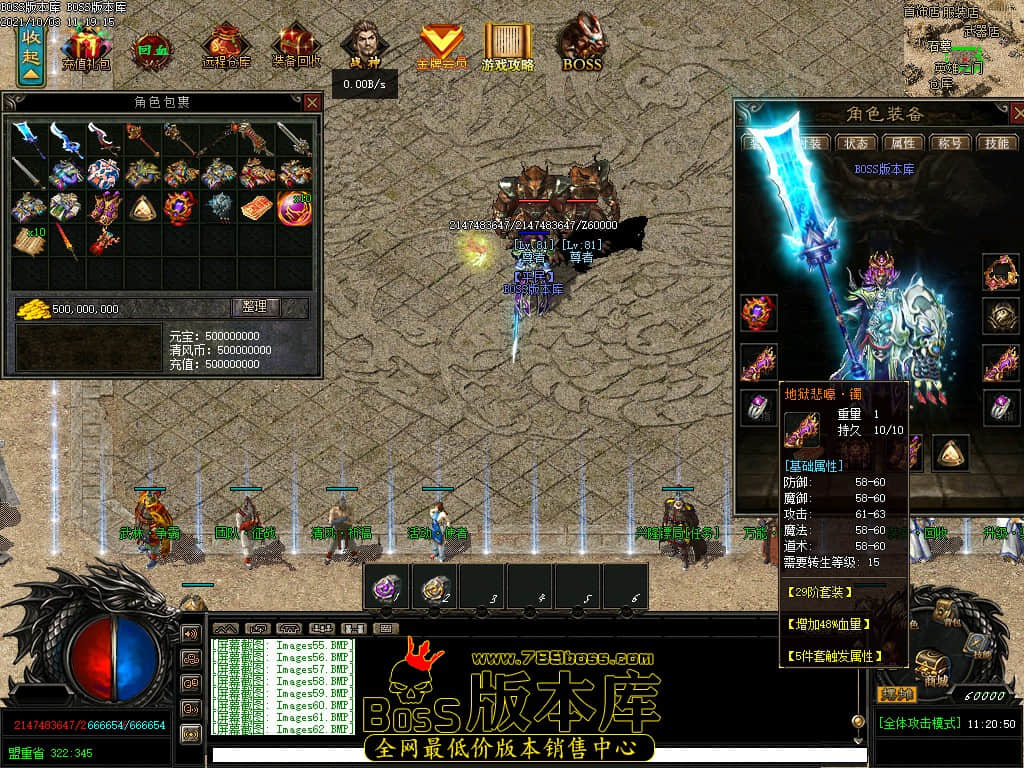Open the 远程仓库 remote warehouse
This screenshot has height=768, width=1024.
tap(226, 48)
